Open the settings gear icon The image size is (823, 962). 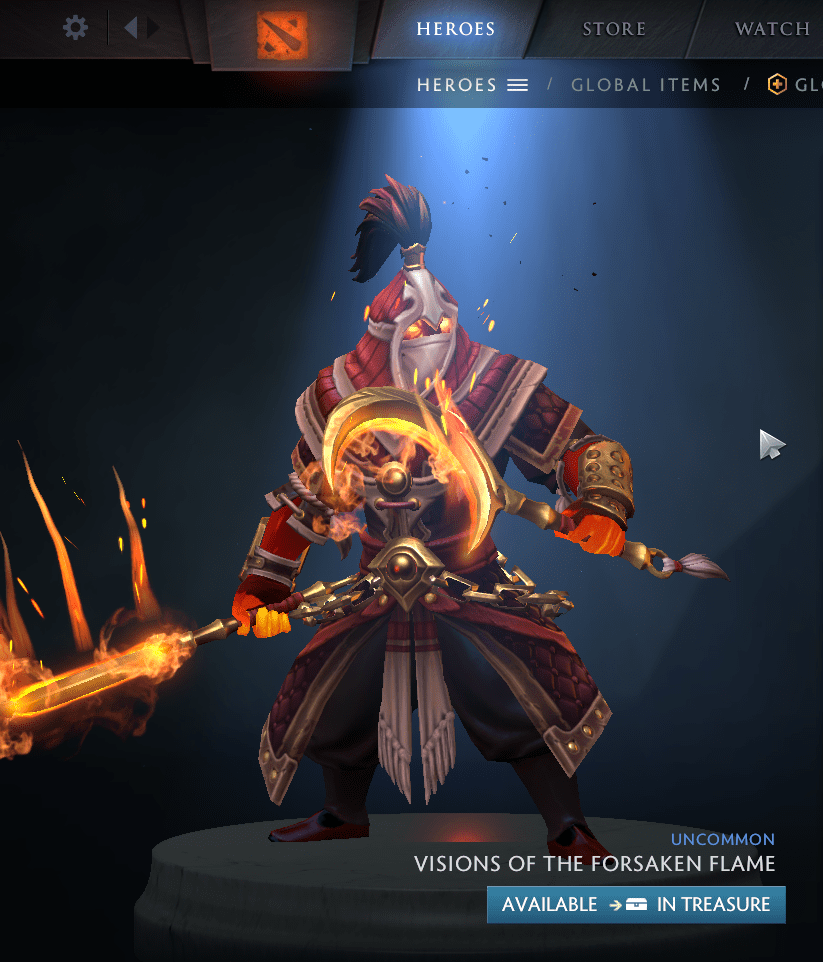[x=75, y=27]
